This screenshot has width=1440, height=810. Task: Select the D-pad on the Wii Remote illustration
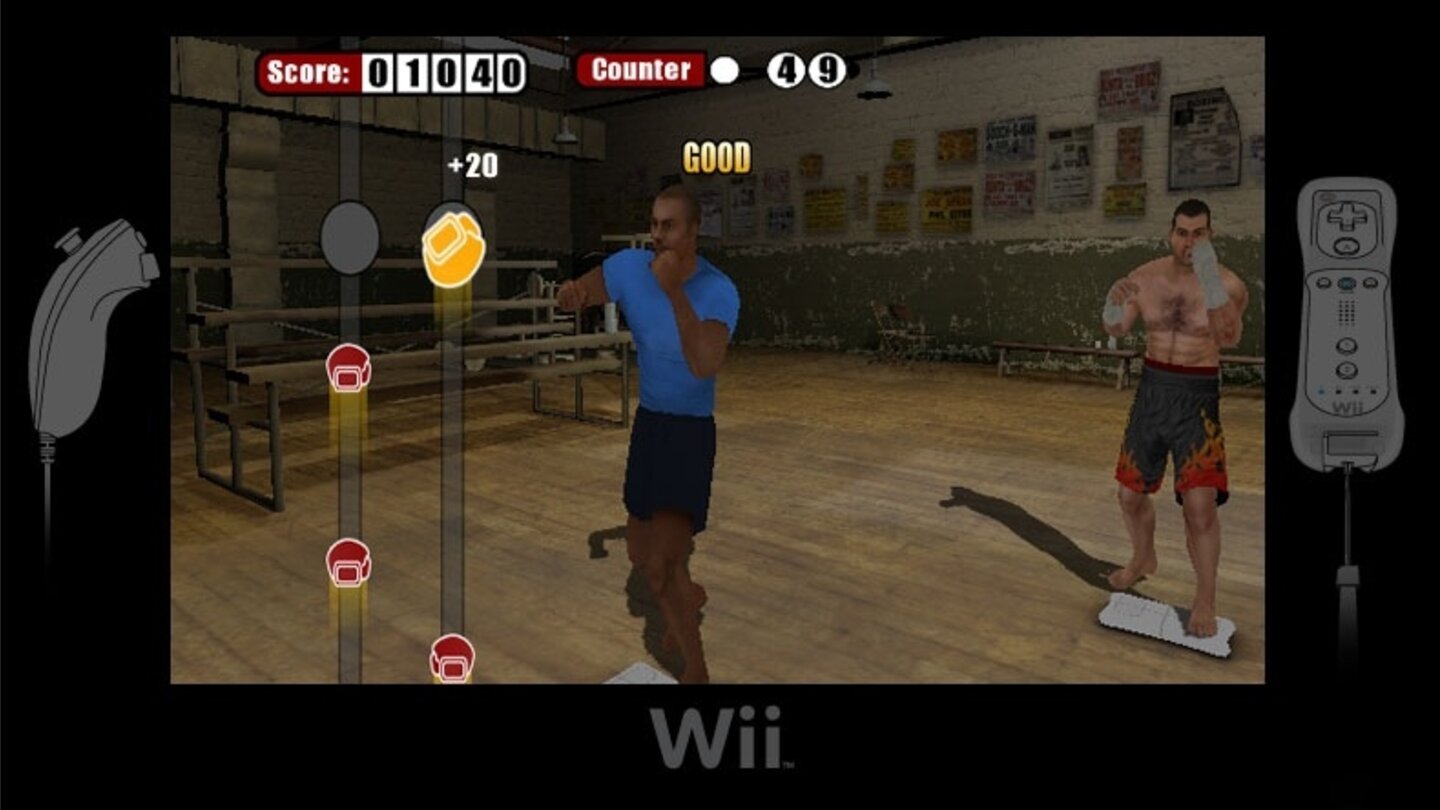(1345, 217)
